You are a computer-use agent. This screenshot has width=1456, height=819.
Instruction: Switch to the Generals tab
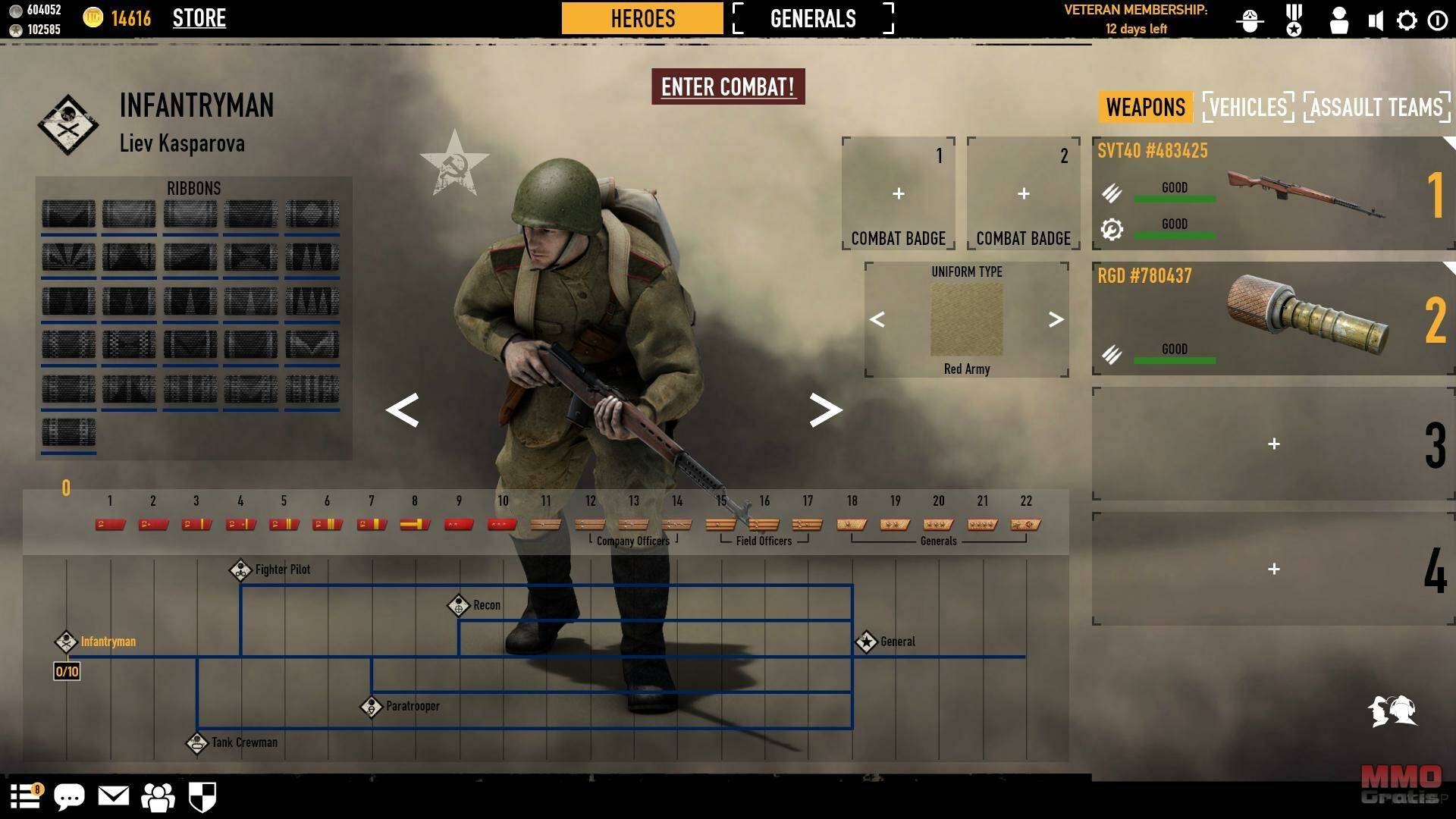click(x=813, y=18)
